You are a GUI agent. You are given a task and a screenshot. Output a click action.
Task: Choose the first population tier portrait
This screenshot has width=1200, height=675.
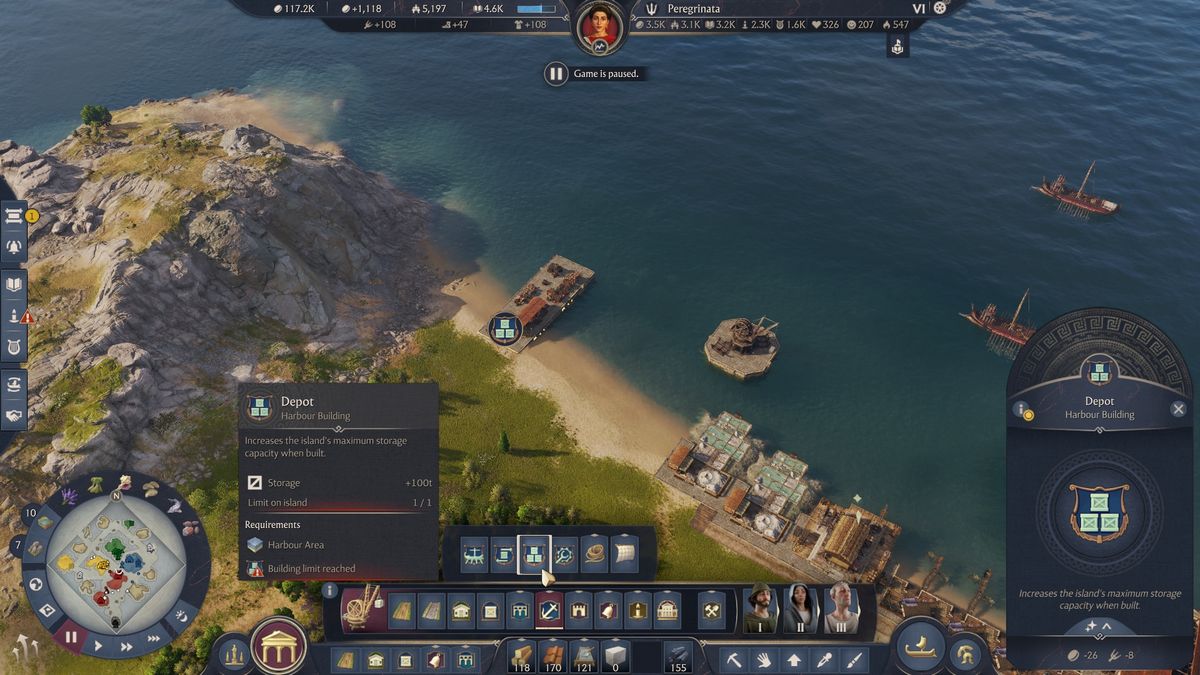[x=761, y=608]
